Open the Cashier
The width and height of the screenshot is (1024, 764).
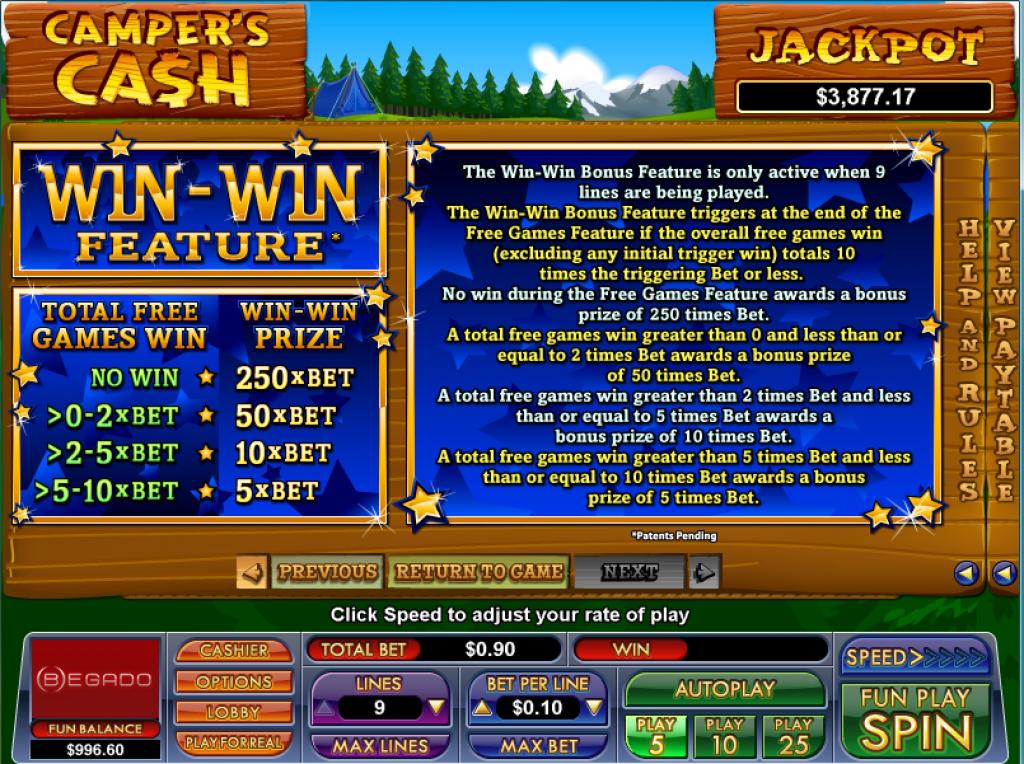tap(234, 650)
